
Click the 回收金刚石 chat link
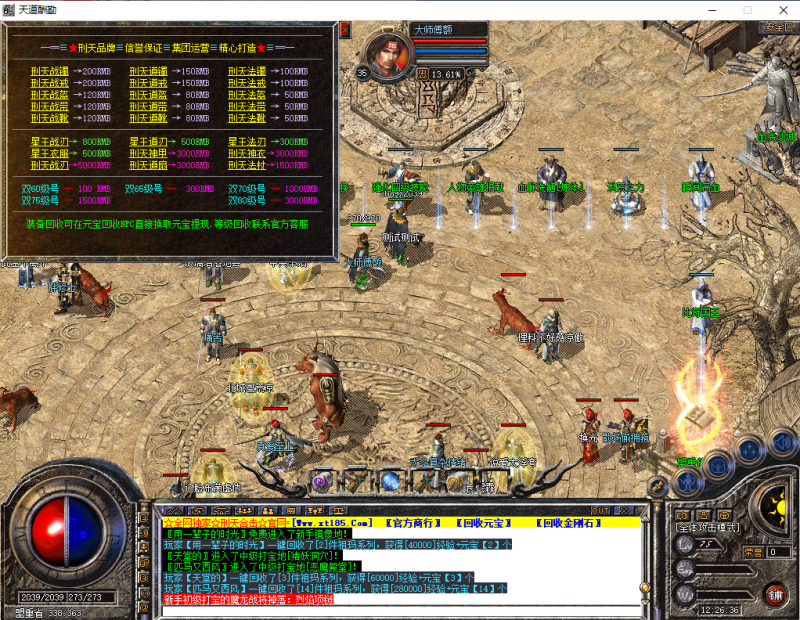tap(570, 523)
